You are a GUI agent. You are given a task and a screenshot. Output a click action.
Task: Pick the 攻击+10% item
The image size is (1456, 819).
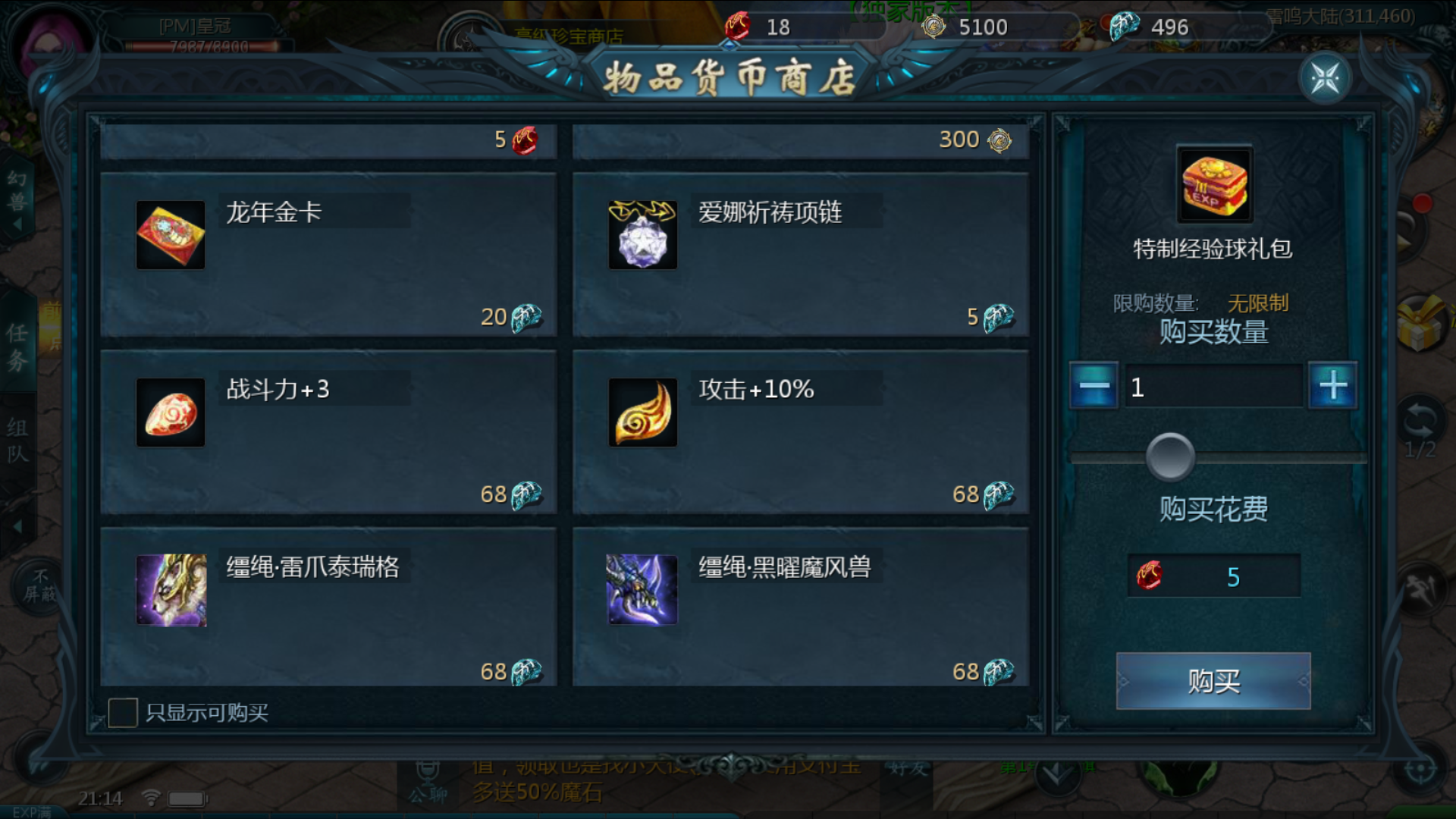800,432
